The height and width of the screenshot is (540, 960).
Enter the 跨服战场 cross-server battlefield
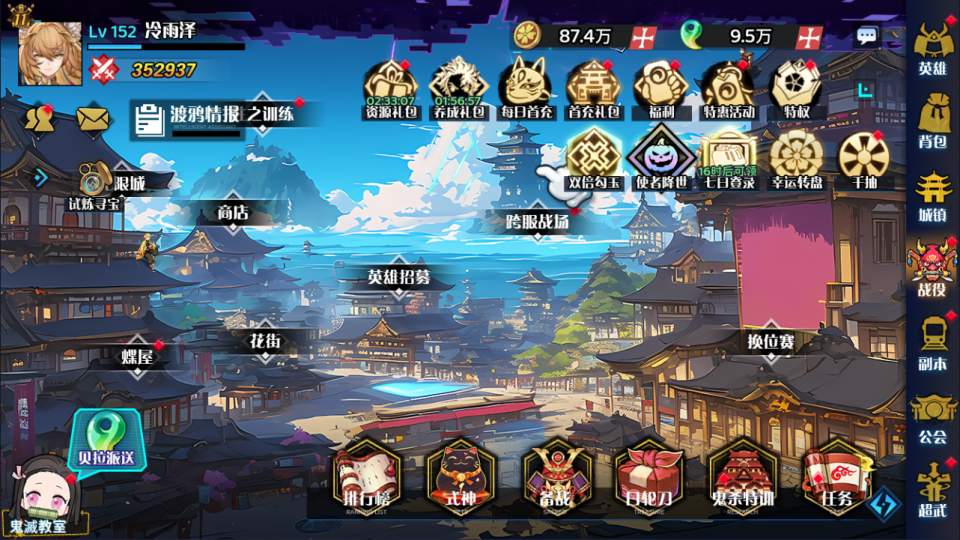[x=538, y=222]
